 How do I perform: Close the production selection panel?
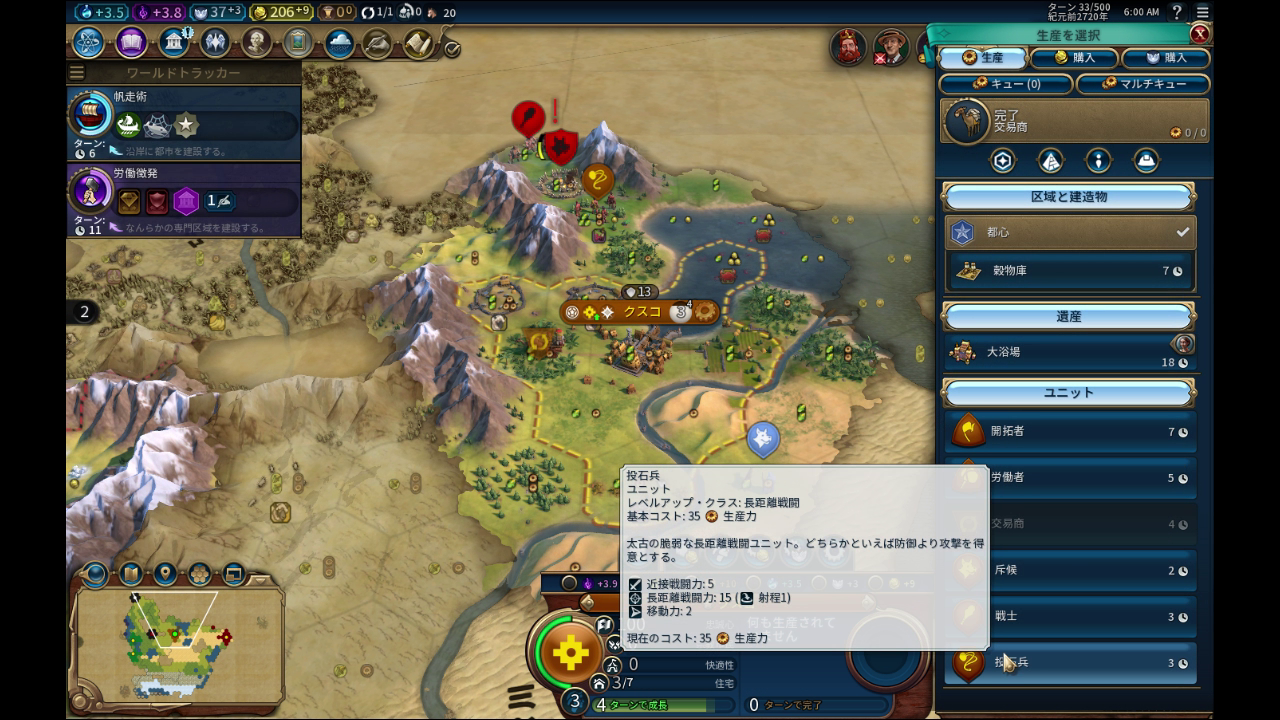[x=1200, y=33]
